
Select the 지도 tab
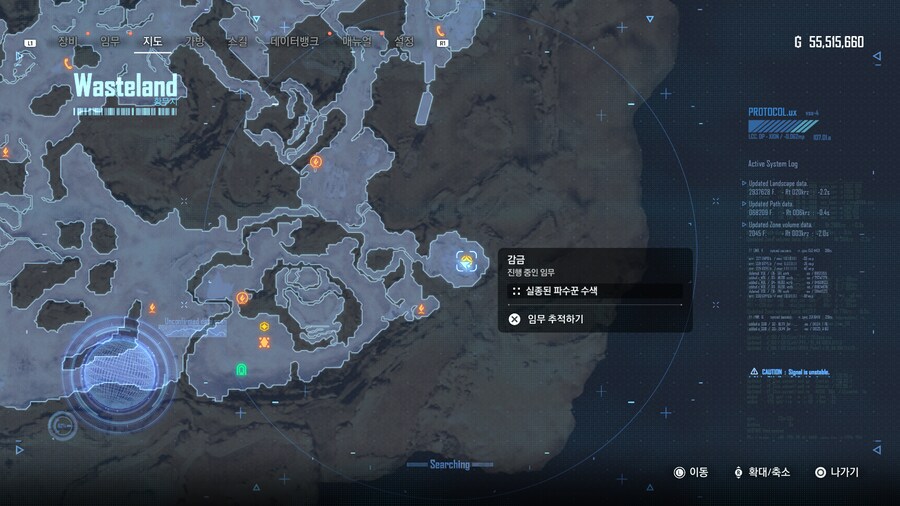(153, 41)
